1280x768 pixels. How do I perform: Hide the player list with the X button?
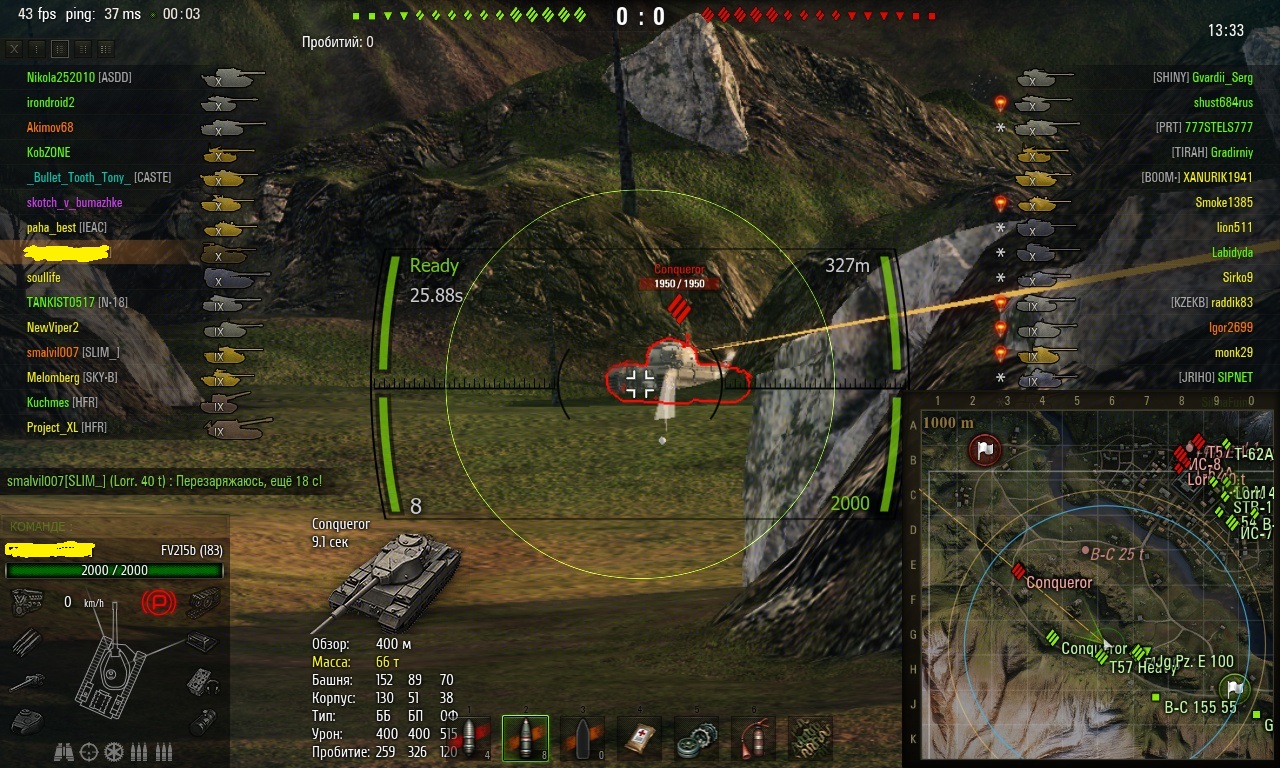[x=14, y=48]
